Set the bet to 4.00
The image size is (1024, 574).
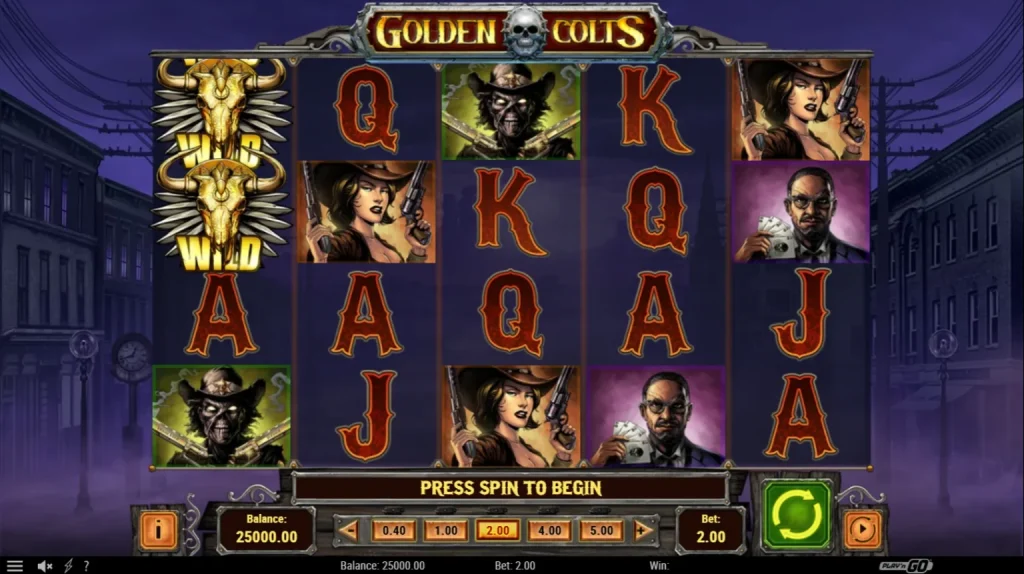coord(549,530)
